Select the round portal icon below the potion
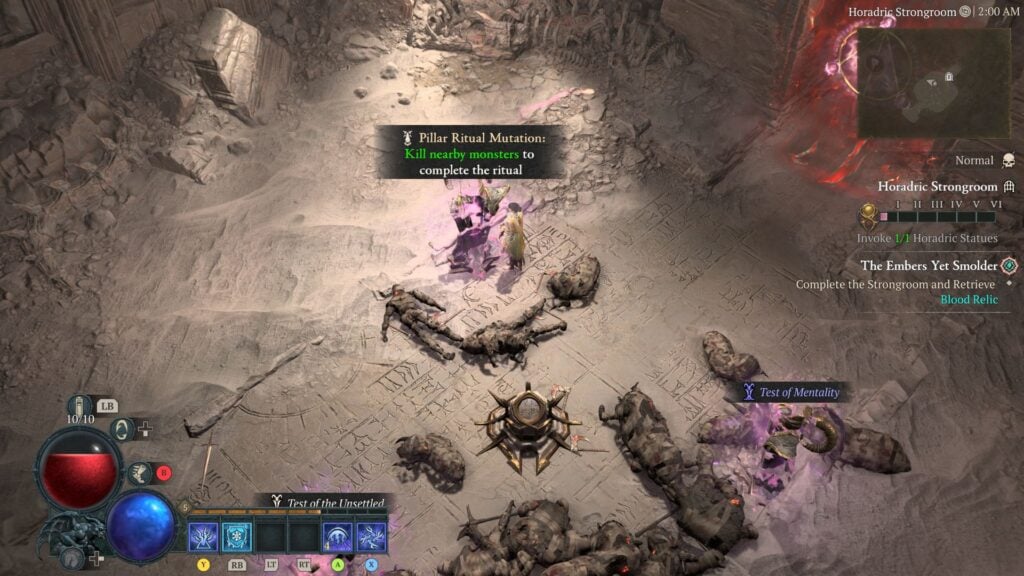Screen dimensions: 1024x576 click(x=122, y=430)
